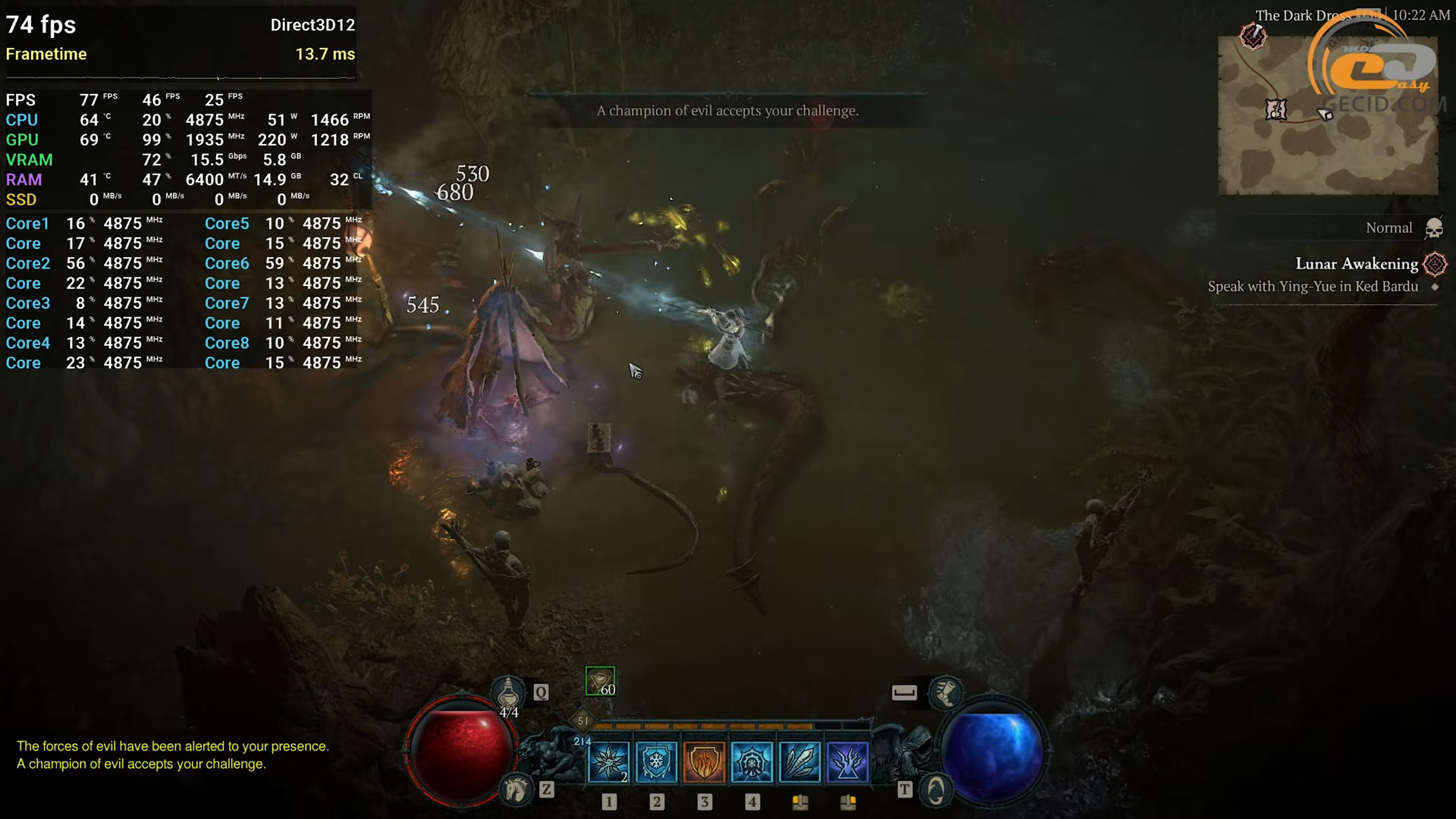Fire the Ice Shards skill
The height and width of the screenshot is (819, 1456).
tap(799, 761)
